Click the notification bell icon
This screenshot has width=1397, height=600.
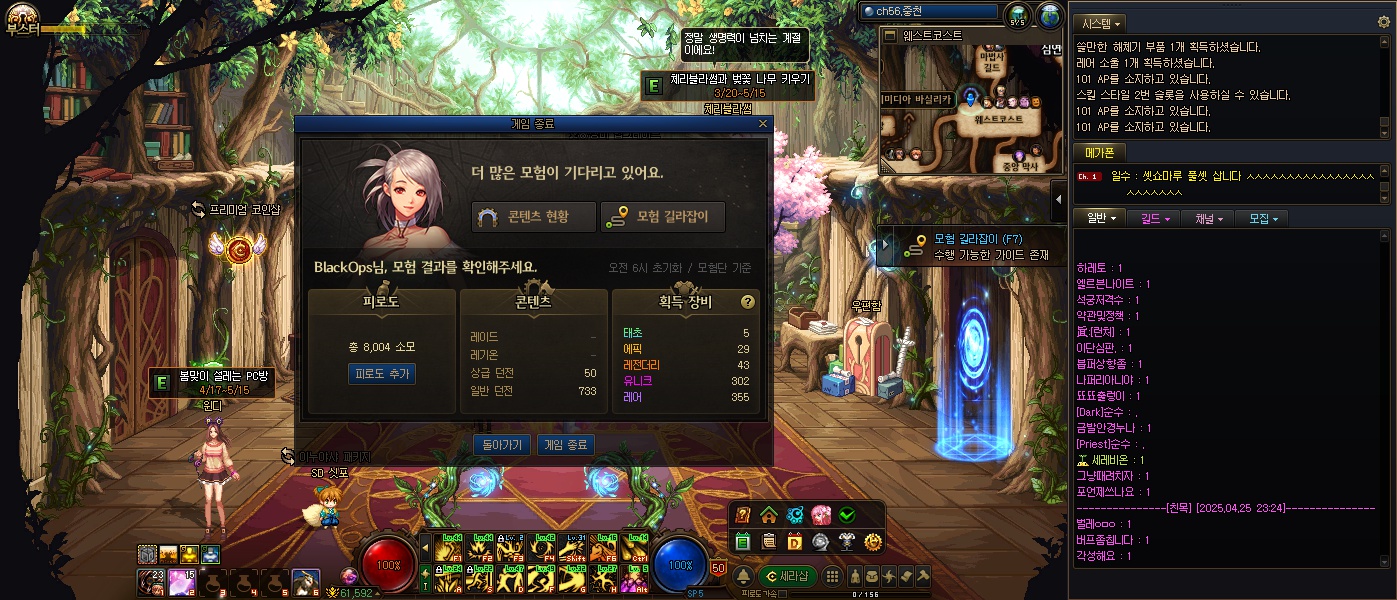pos(744,576)
